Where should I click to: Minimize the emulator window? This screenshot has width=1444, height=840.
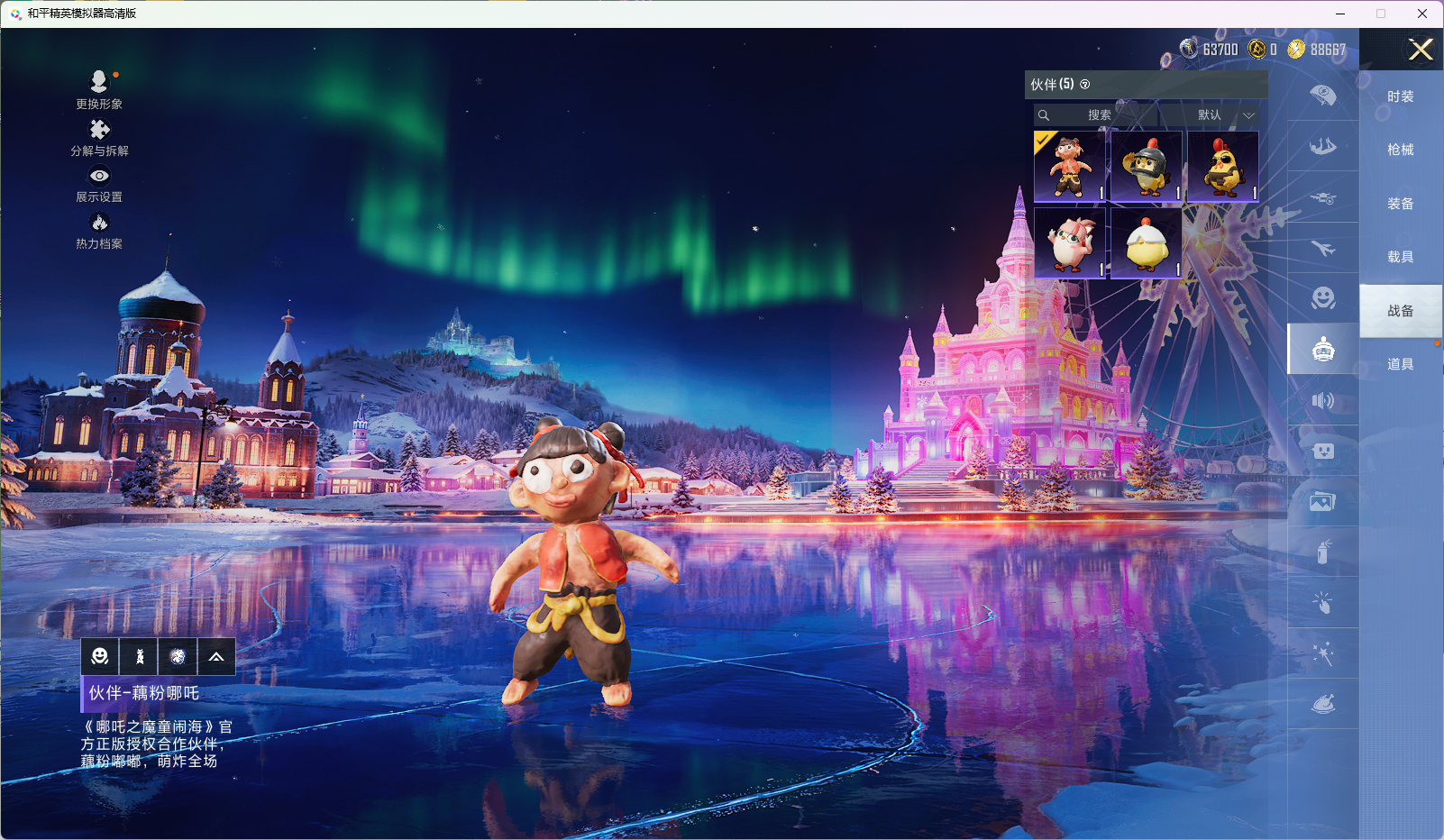(1340, 14)
